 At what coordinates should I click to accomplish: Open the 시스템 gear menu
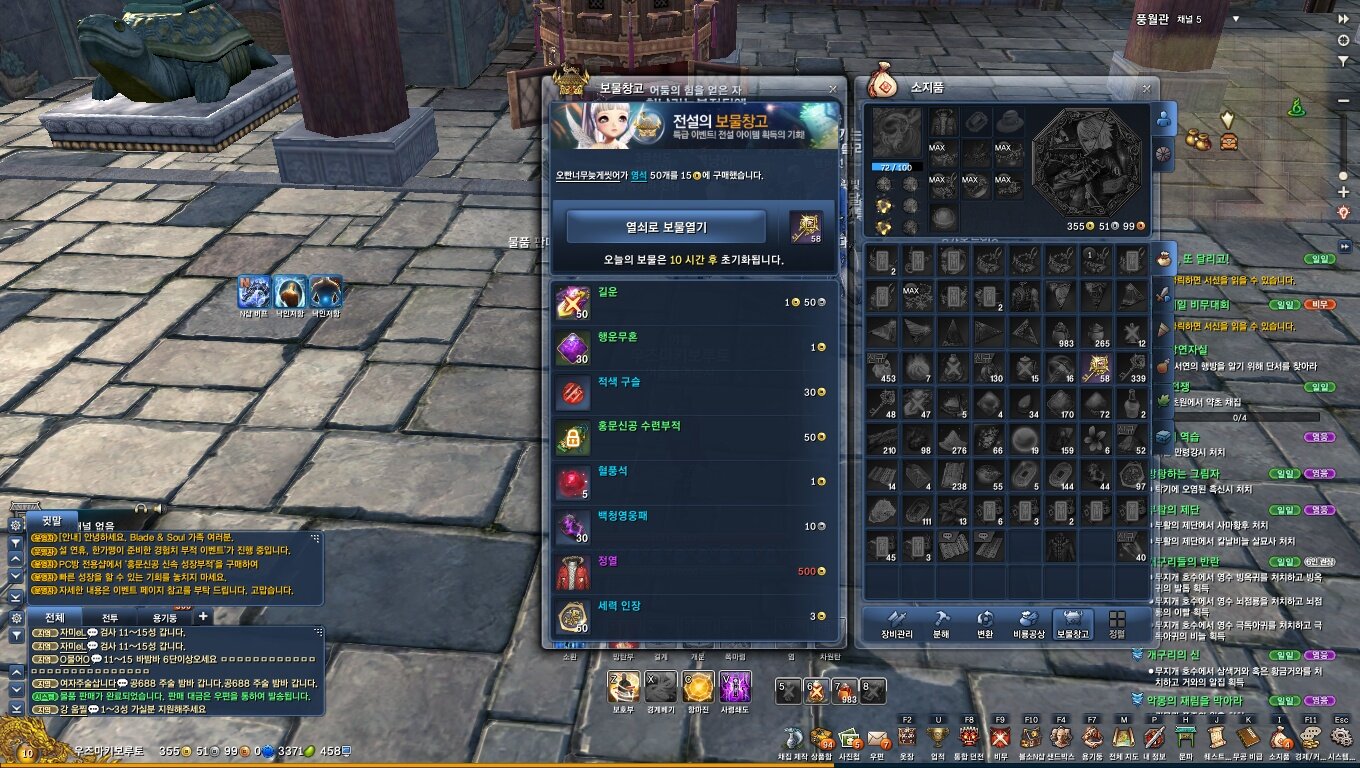[1340, 739]
